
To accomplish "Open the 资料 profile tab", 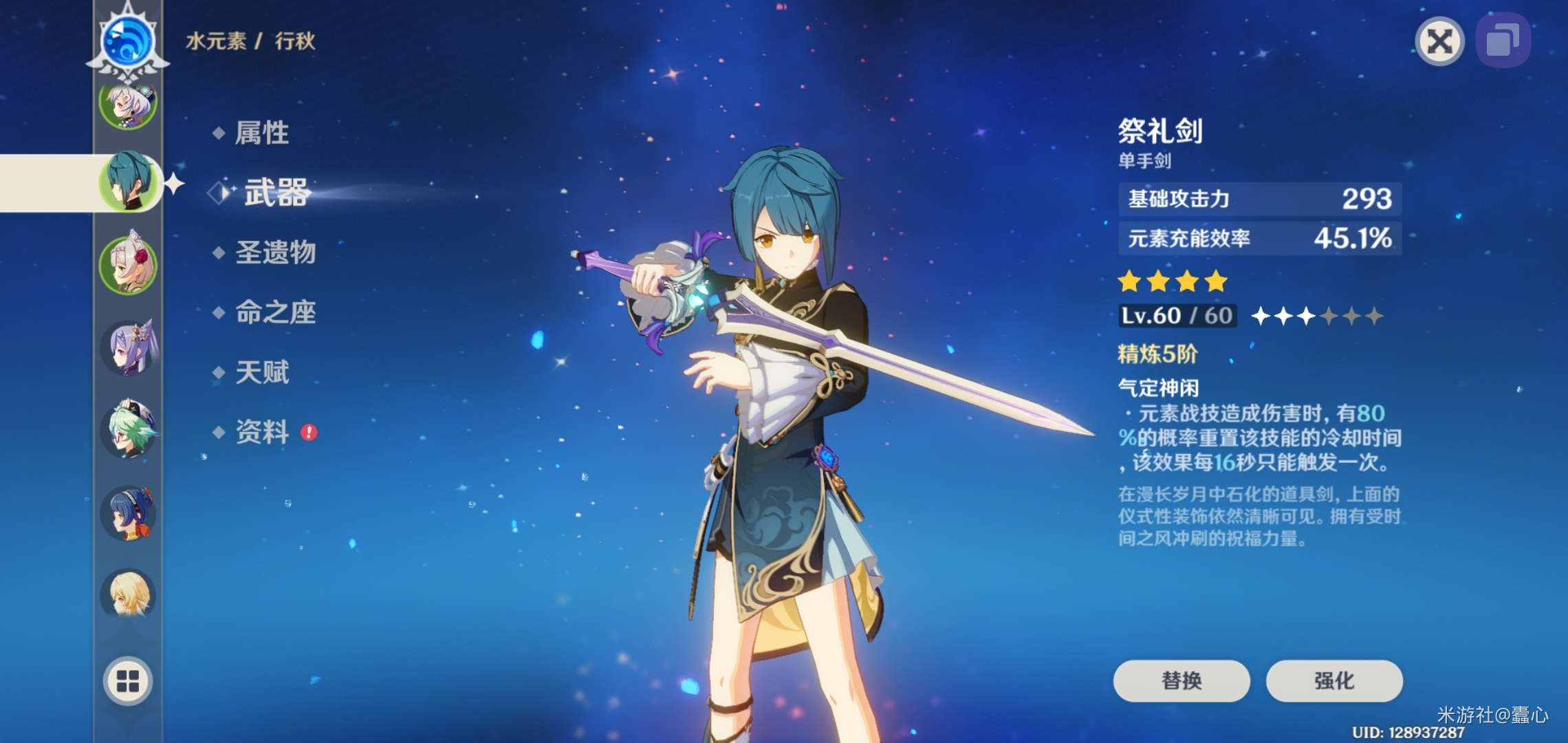I will tap(262, 432).
